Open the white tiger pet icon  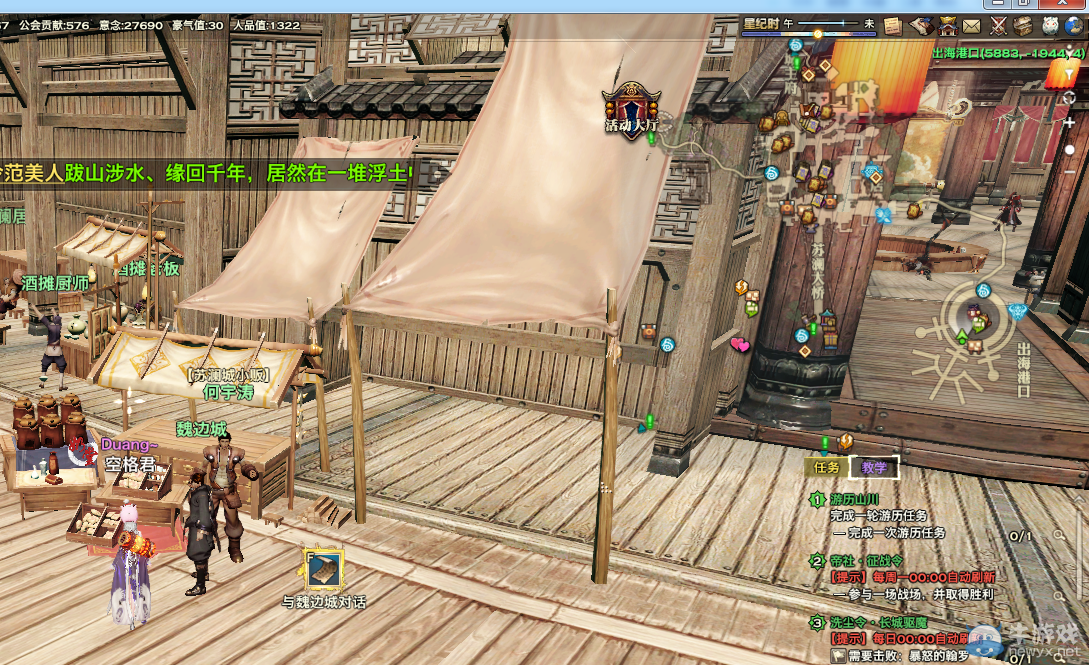click(1050, 26)
